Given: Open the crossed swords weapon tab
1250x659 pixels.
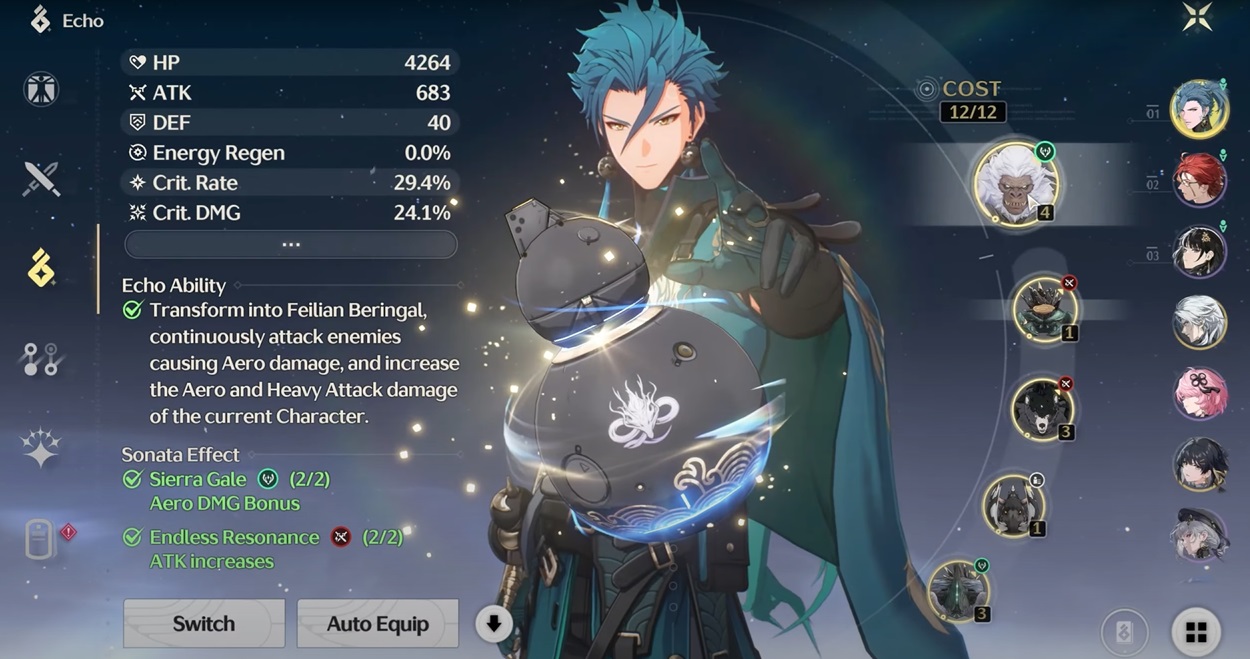Looking at the screenshot, I should tap(42, 179).
